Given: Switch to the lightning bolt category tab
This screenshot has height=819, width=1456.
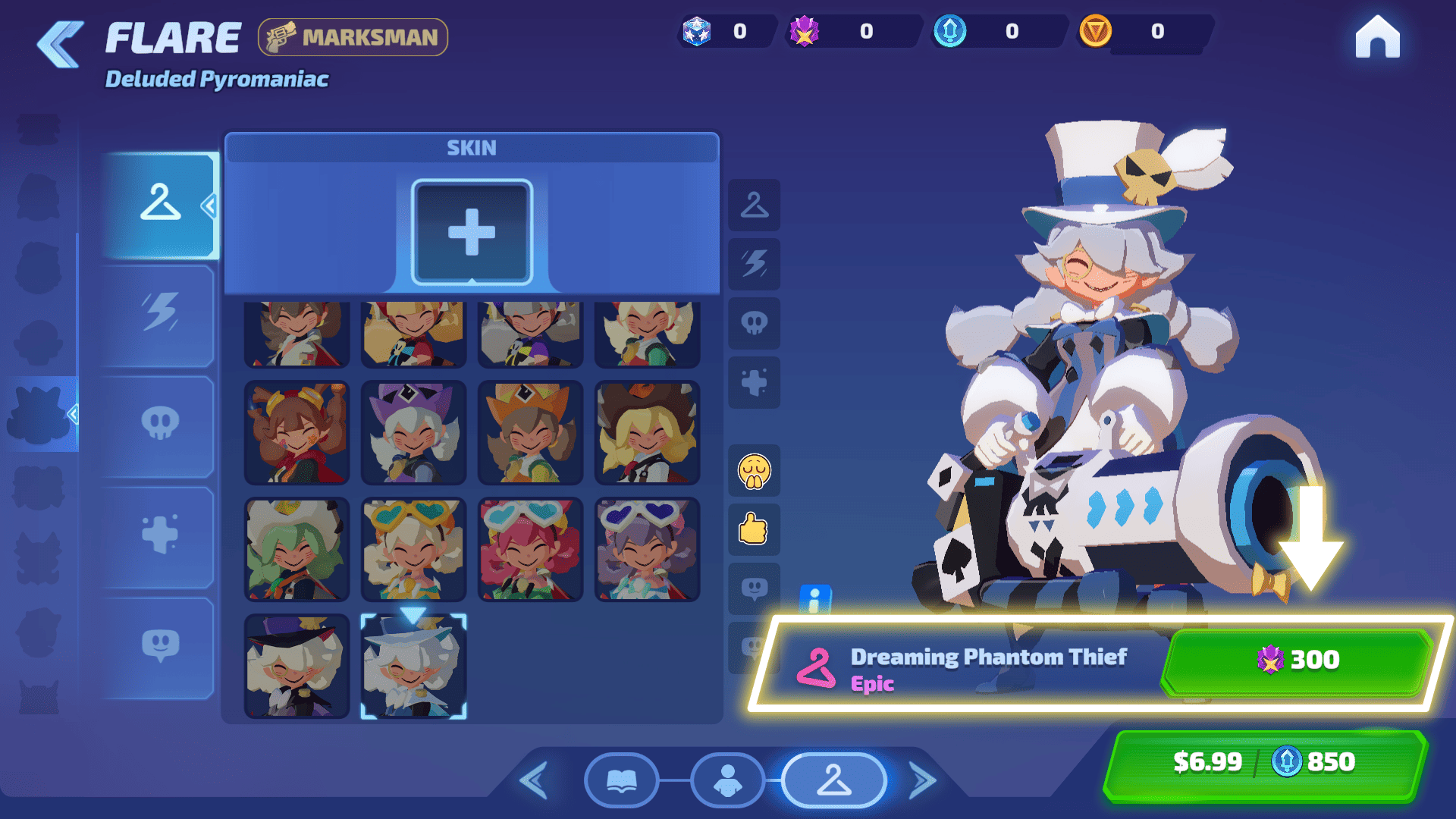Looking at the screenshot, I should pos(159,314).
